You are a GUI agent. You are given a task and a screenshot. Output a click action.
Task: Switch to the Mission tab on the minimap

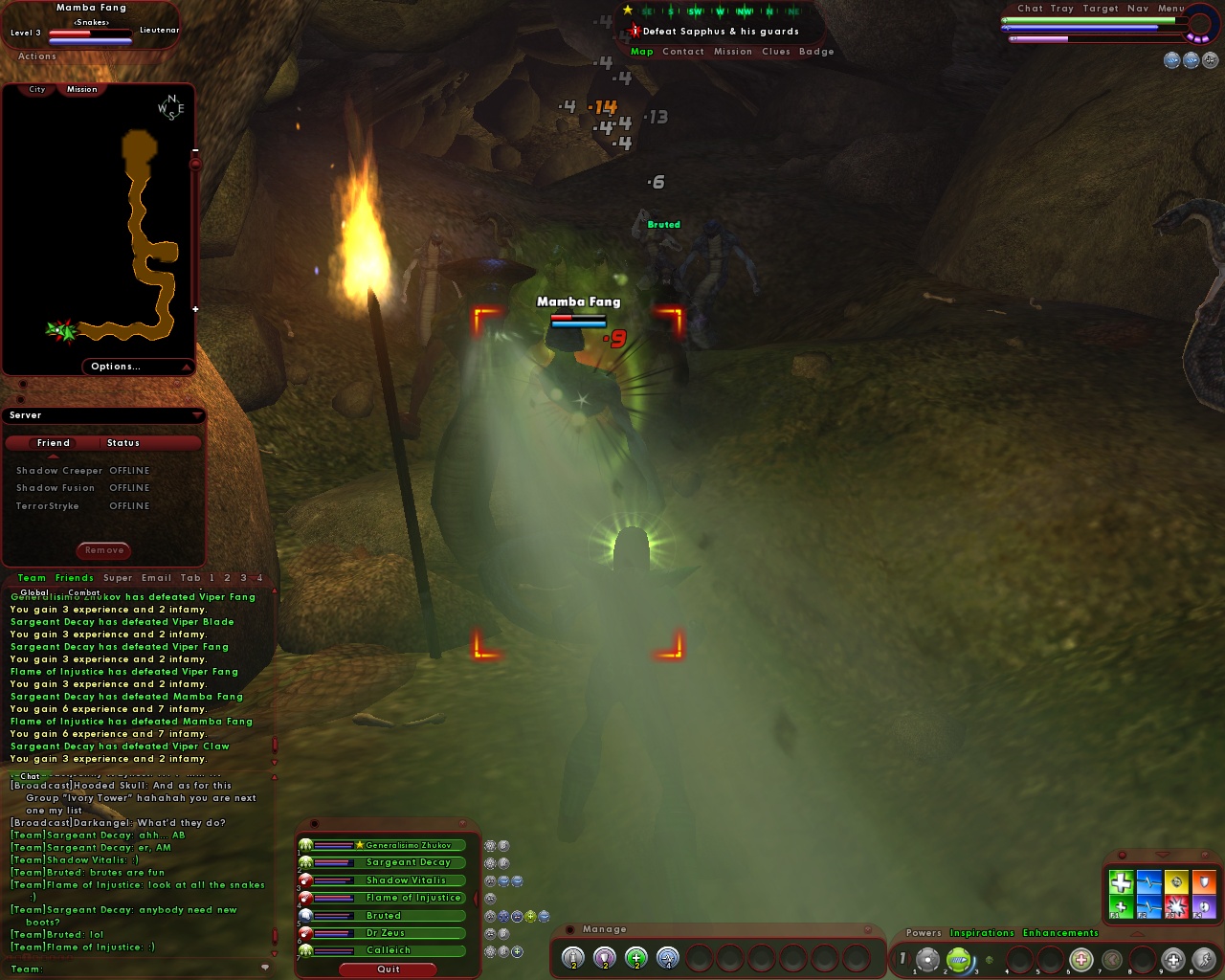click(81, 89)
